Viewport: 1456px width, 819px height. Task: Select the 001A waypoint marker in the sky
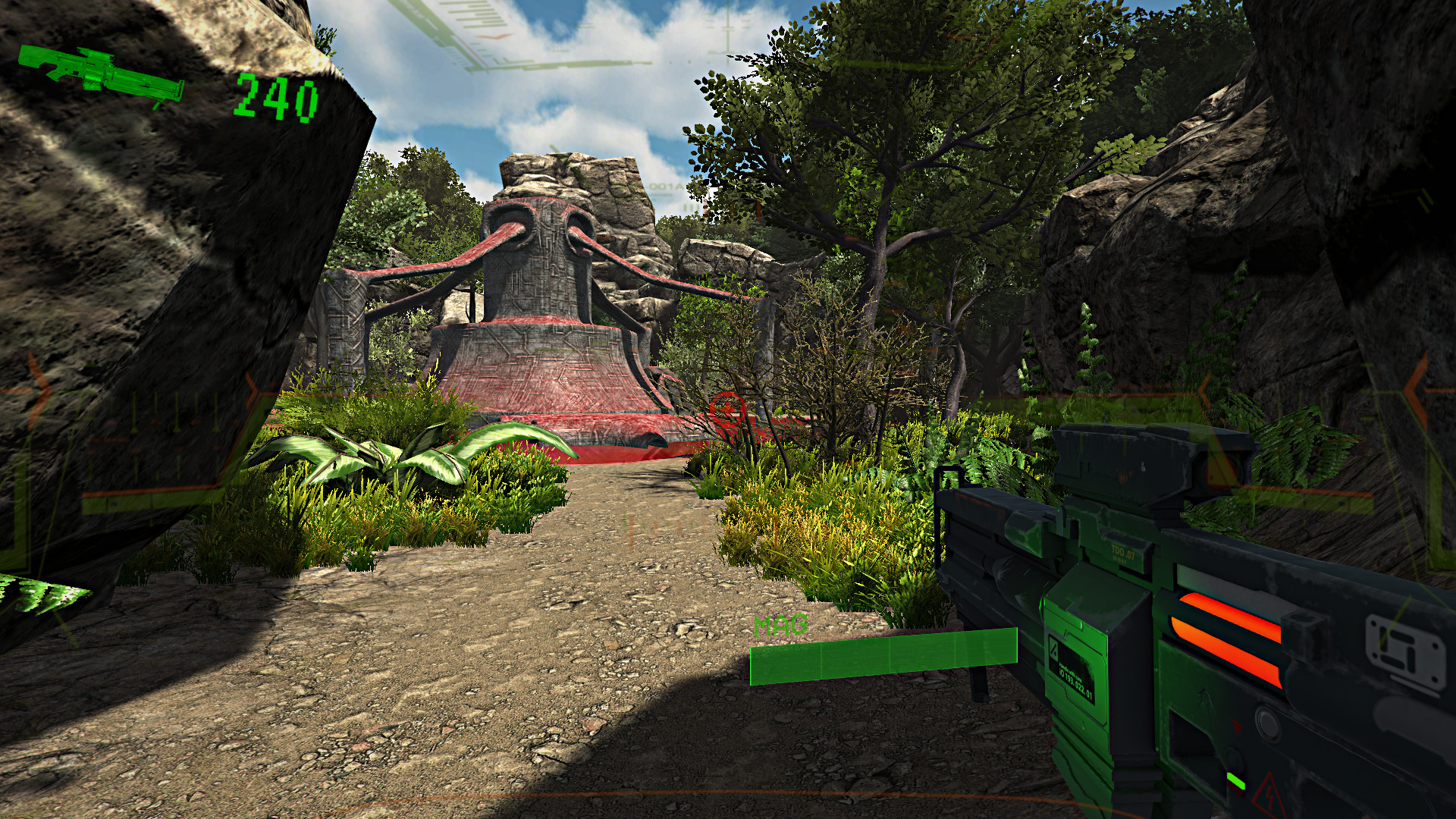point(664,185)
